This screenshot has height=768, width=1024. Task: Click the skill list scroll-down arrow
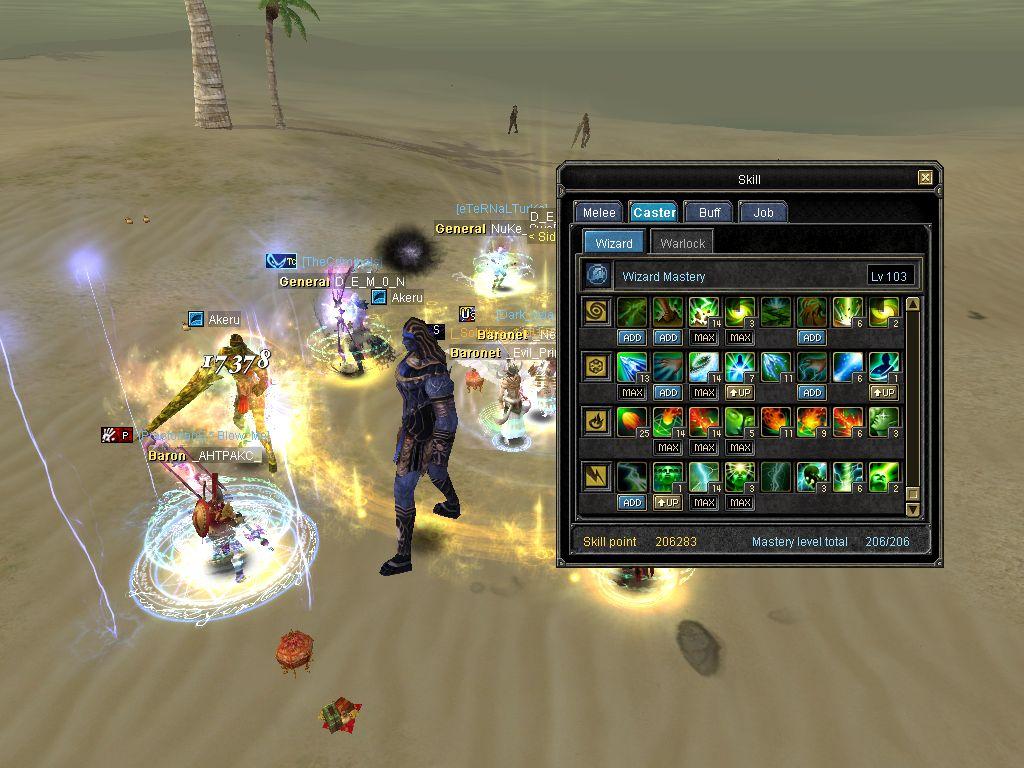(x=912, y=509)
